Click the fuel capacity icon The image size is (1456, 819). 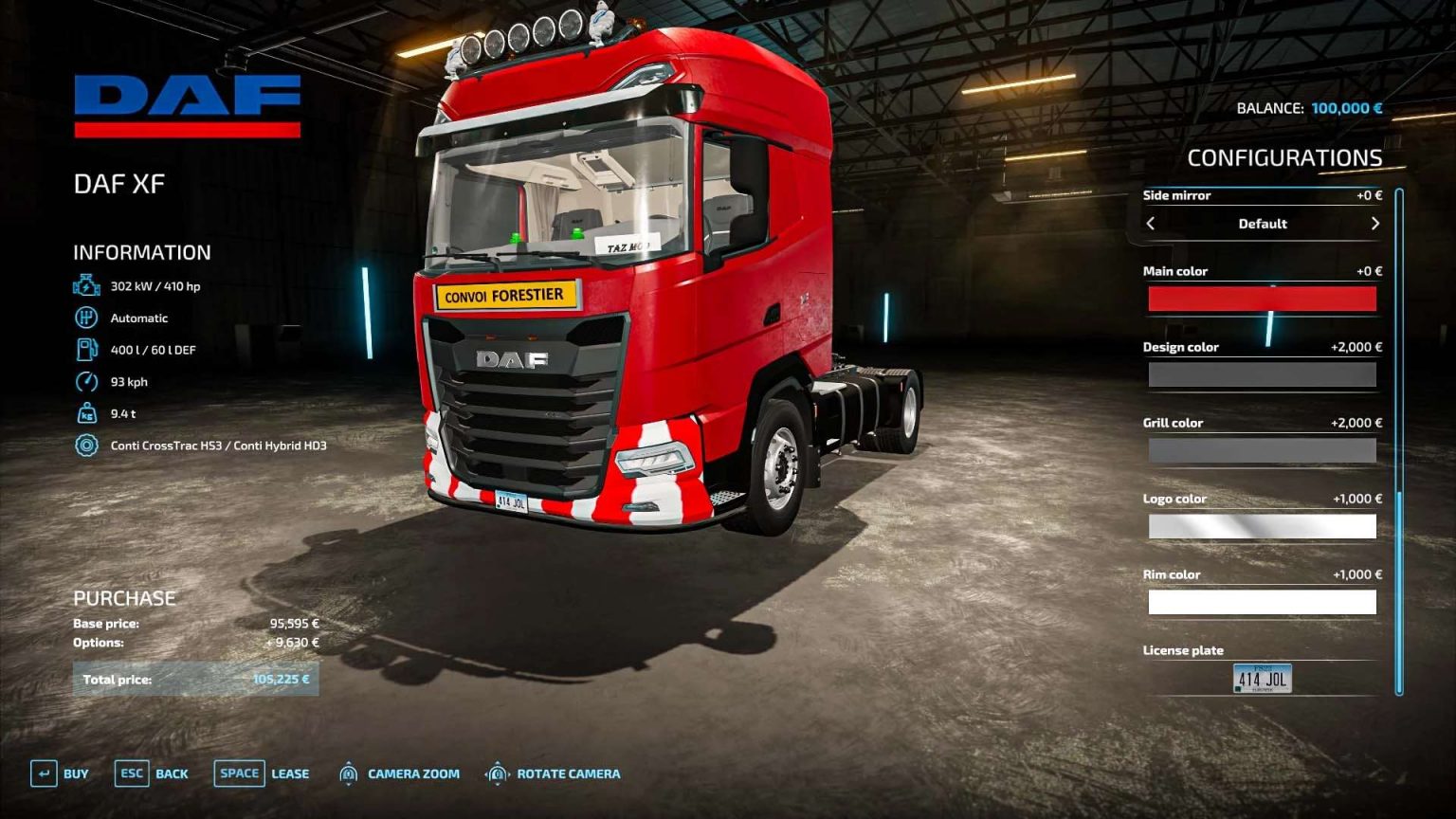(84, 349)
